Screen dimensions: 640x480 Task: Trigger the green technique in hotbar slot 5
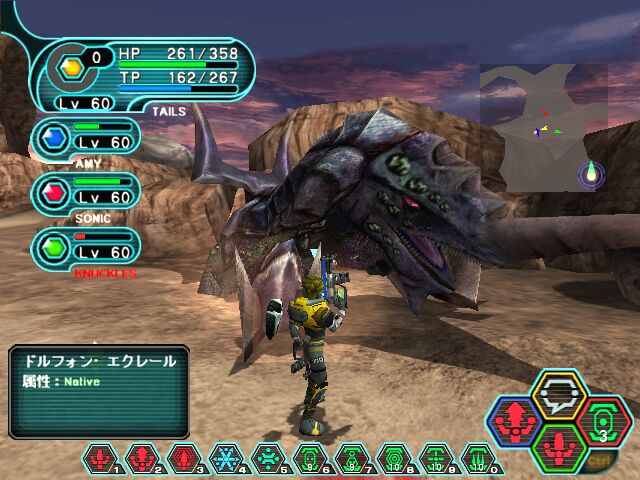265,459
